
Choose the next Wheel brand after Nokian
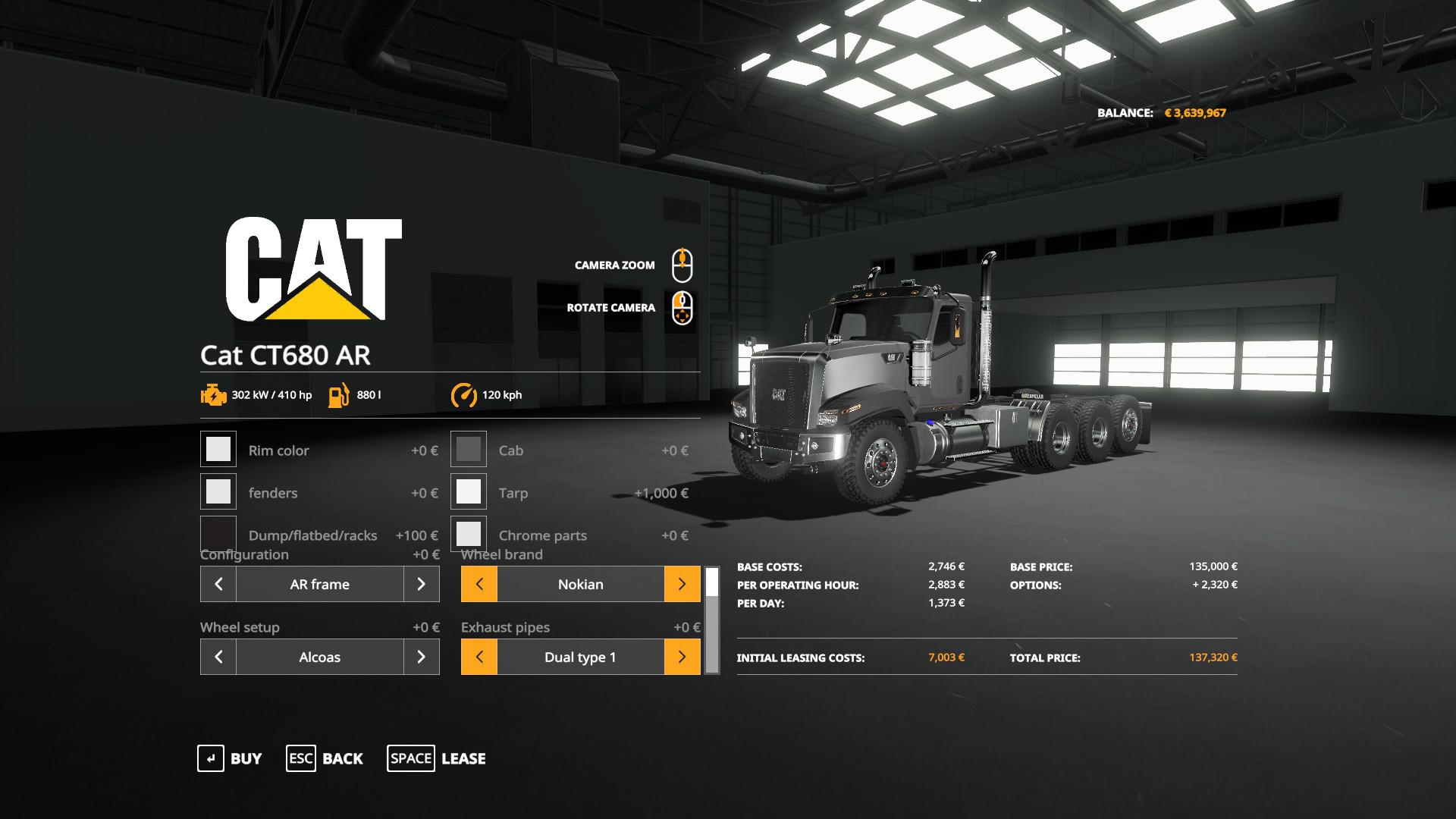pos(682,584)
